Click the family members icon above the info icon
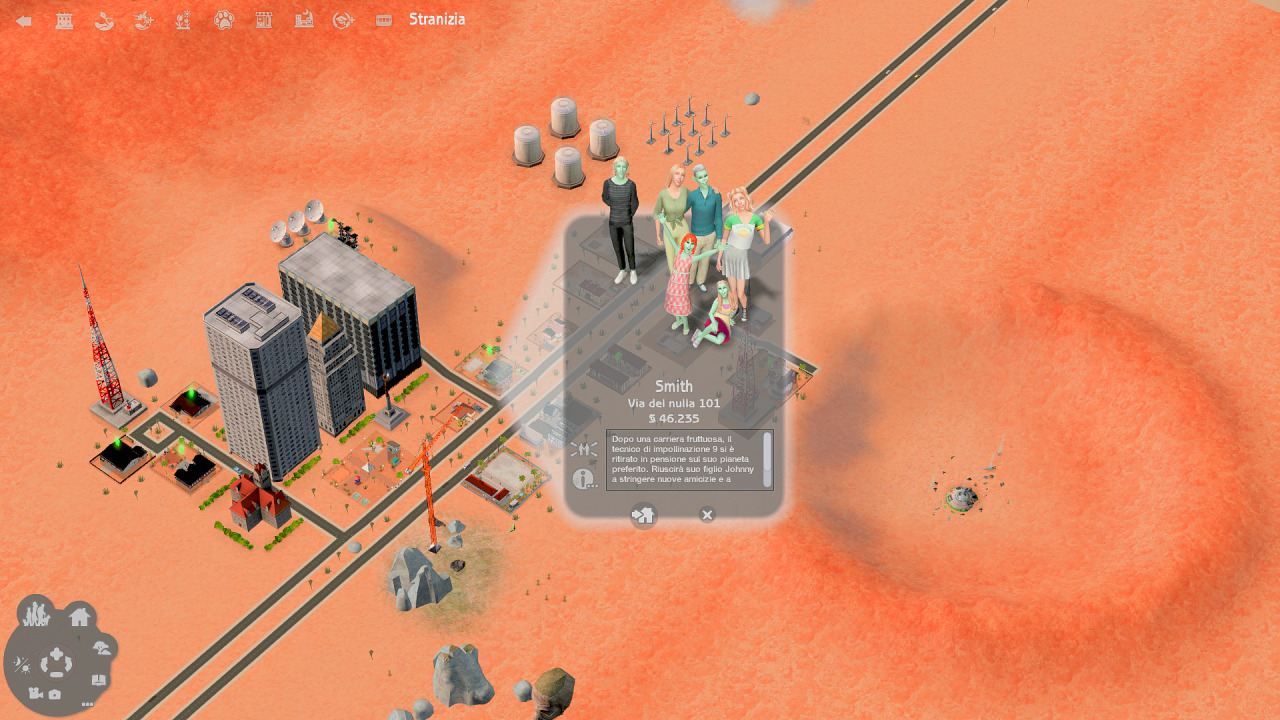The image size is (1280, 720). [584, 450]
